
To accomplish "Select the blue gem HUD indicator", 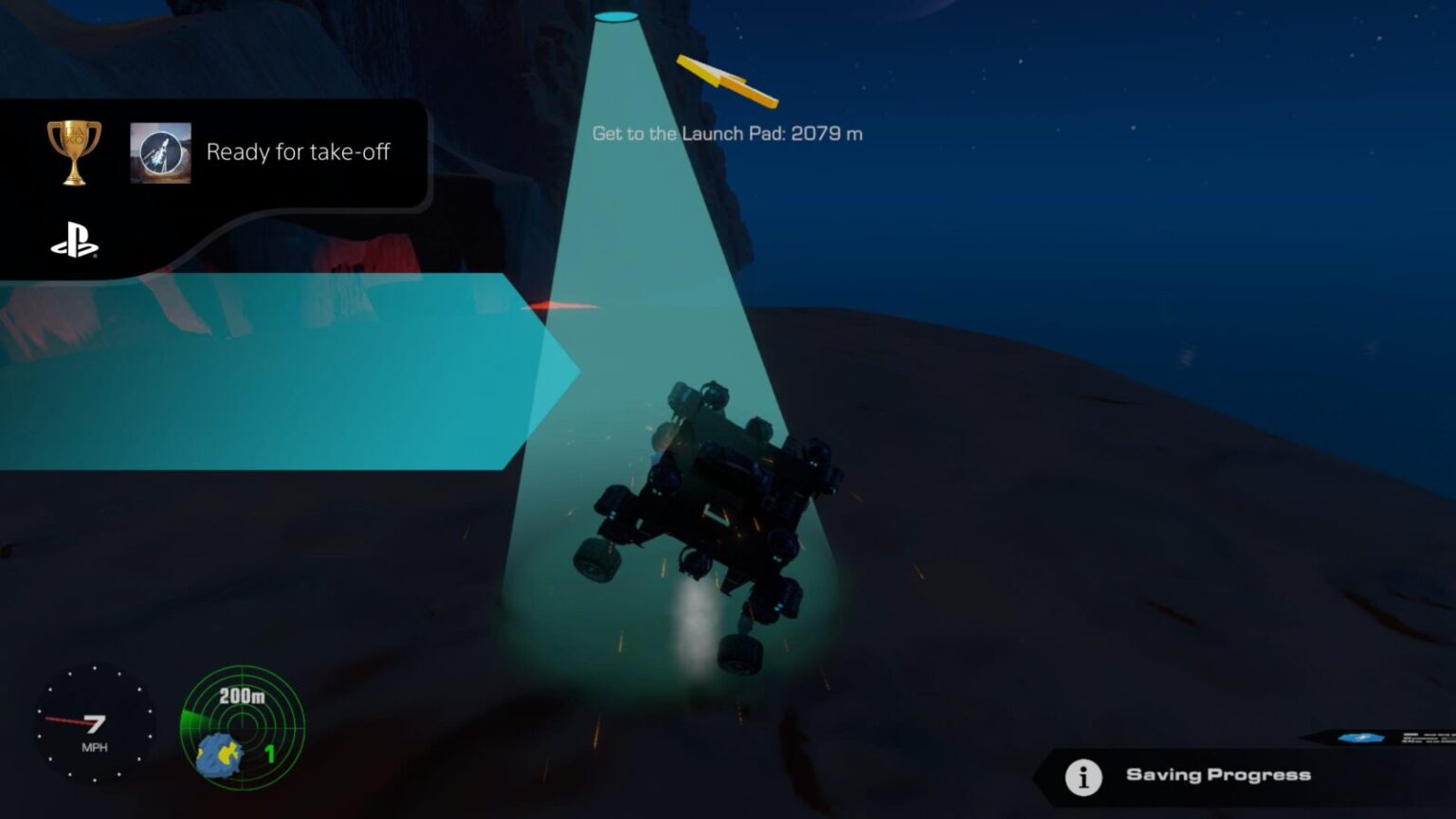I will tap(1360, 737).
